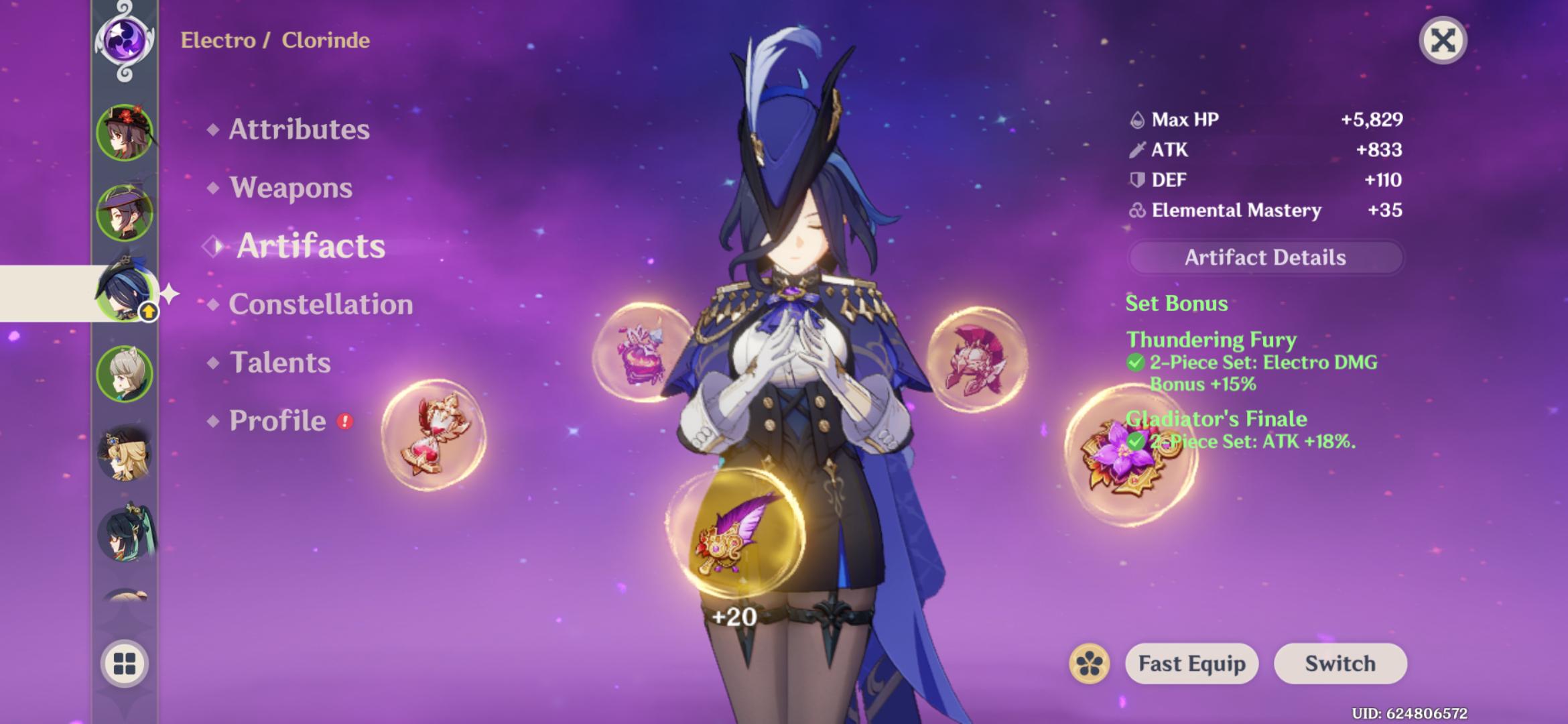The width and height of the screenshot is (1568, 724).
Task: Close the character screen
Action: click(x=1443, y=40)
